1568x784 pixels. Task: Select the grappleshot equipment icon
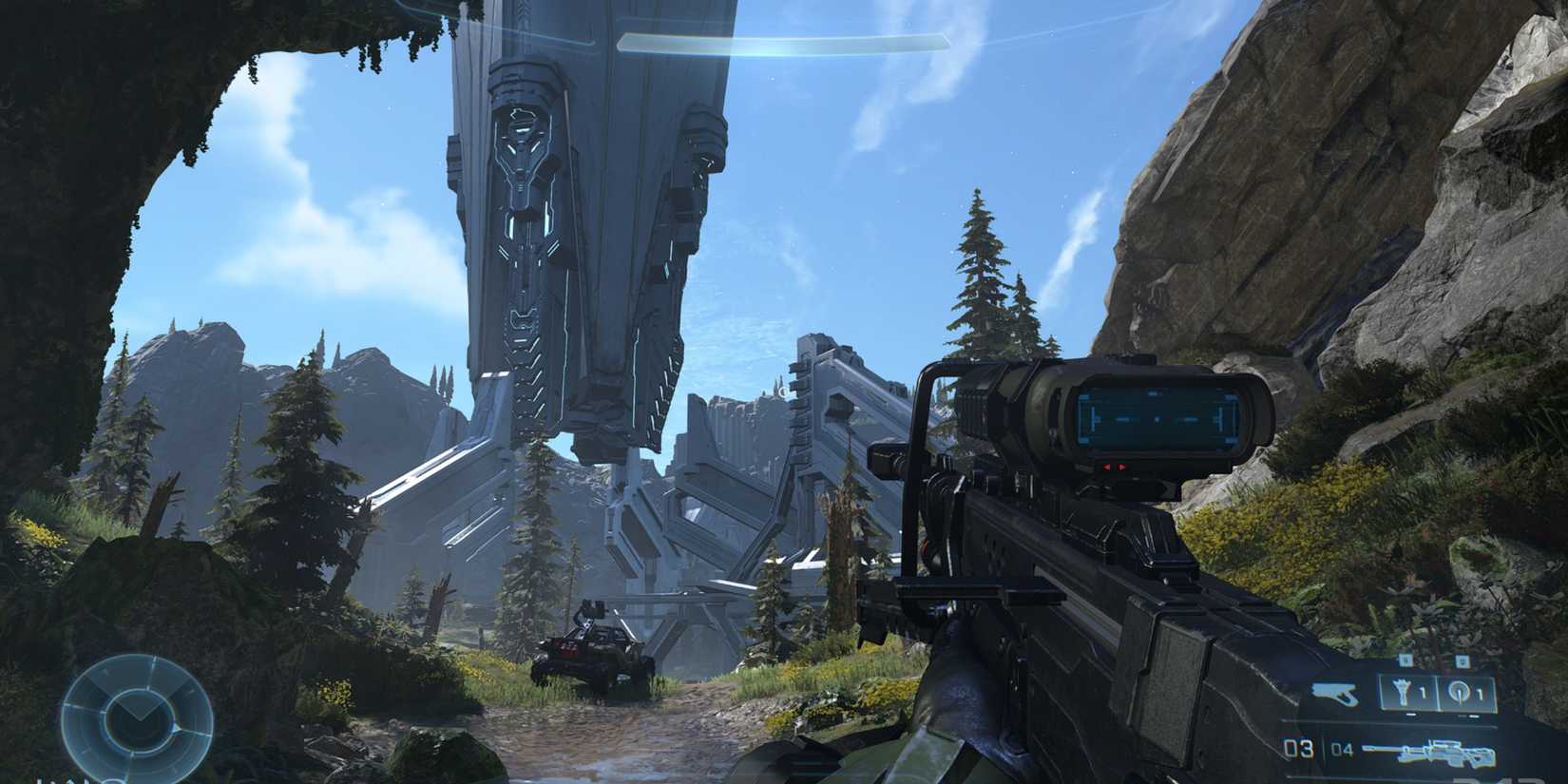1458,691
